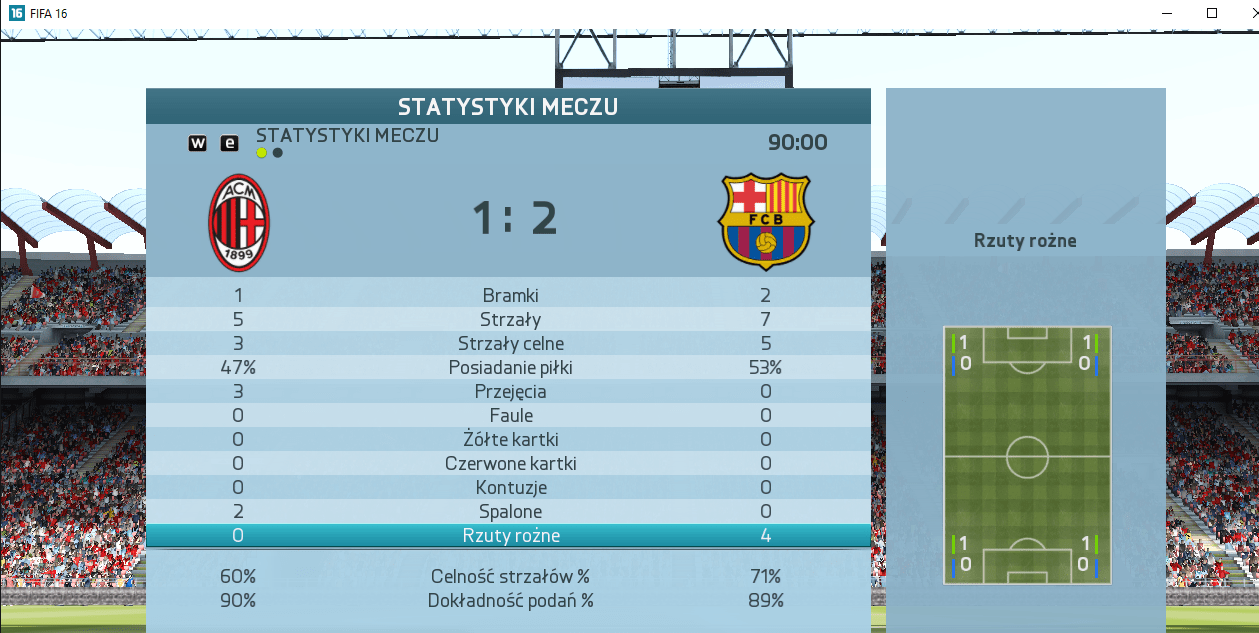Choose the Spalone offsides row
The width and height of the screenshot is (1259, 633).
point(510,512)
